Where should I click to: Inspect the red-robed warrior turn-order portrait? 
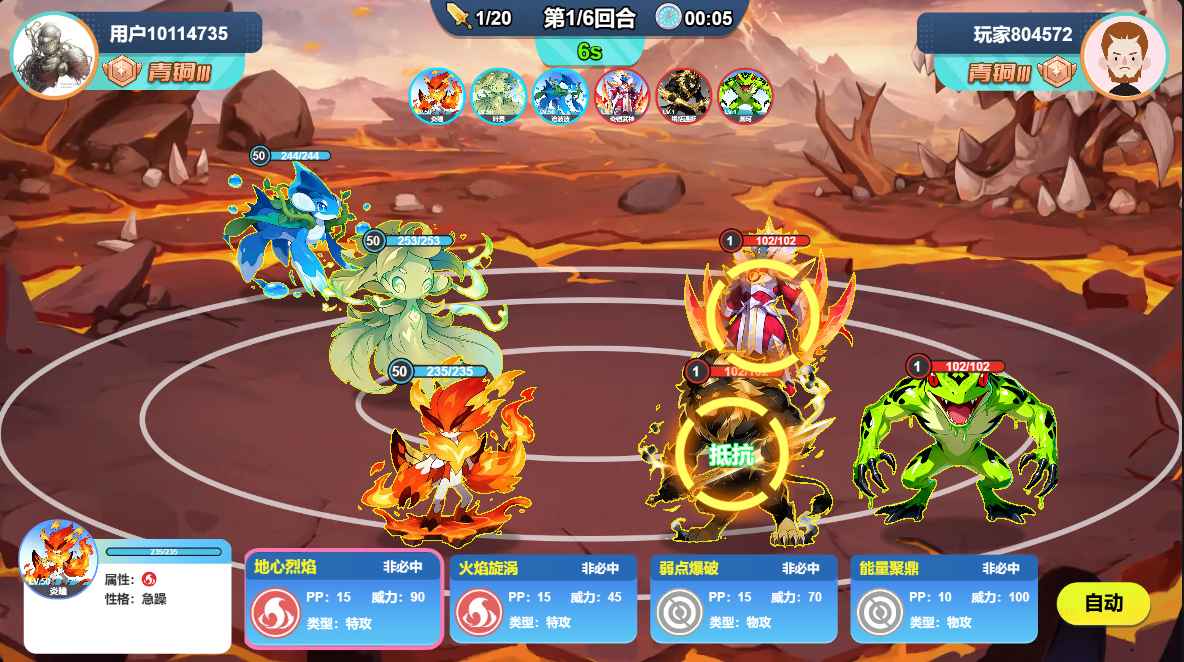pyautogui.click(x=621, y=96)
